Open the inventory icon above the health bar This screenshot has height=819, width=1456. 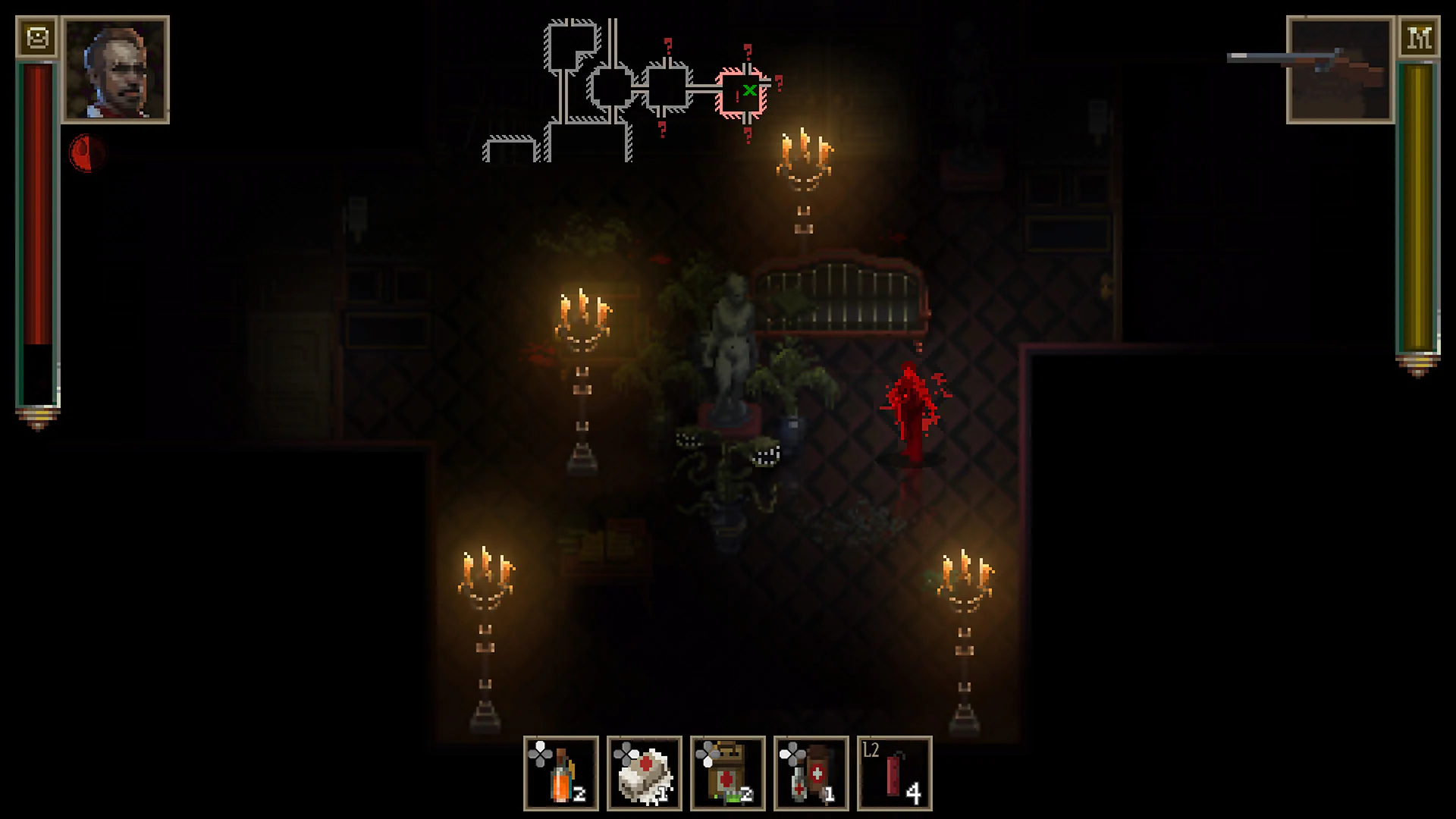[x=39, y=35]
